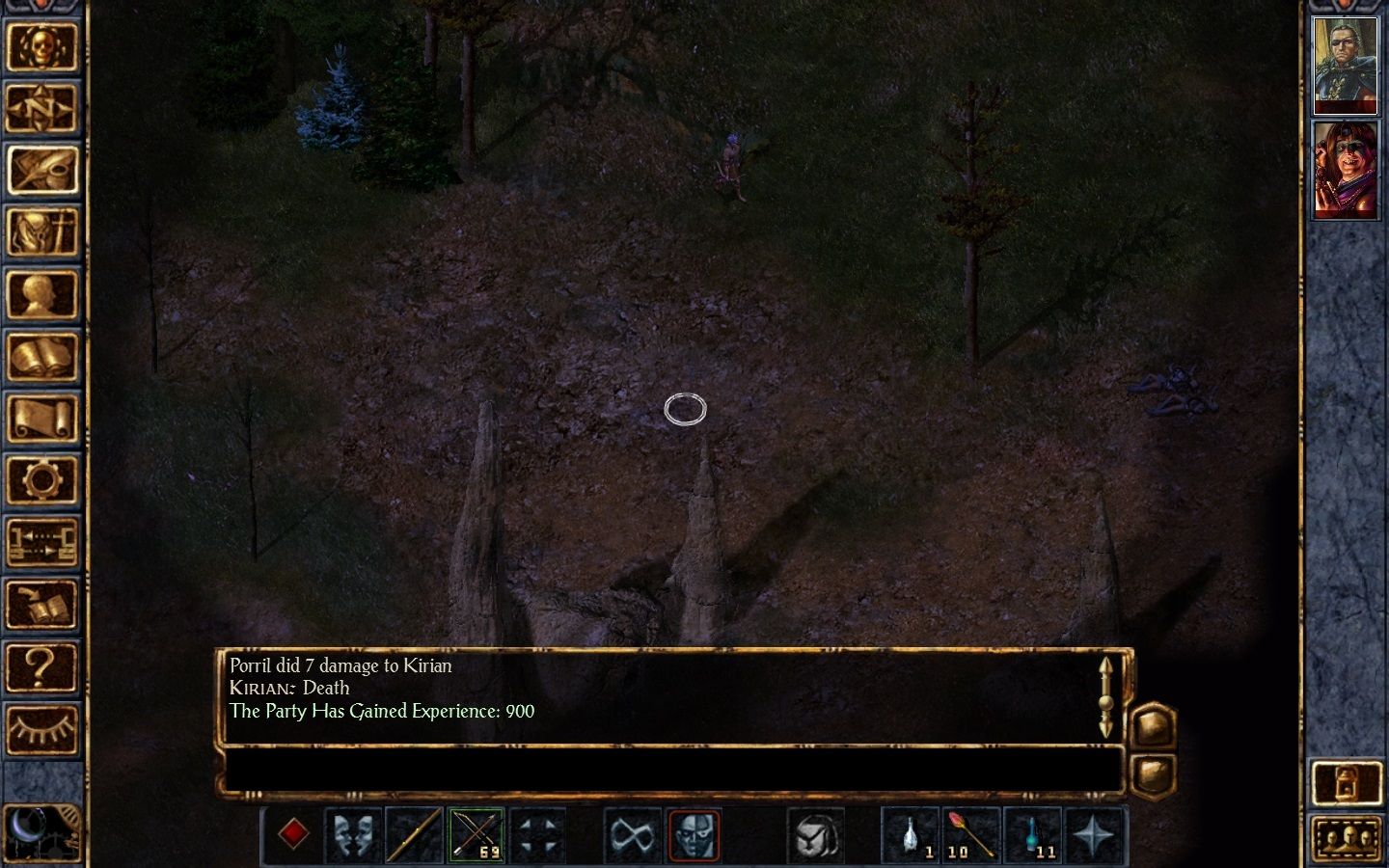
Task: Open the priest scroll of spells
Action: (x=43, y=417)
